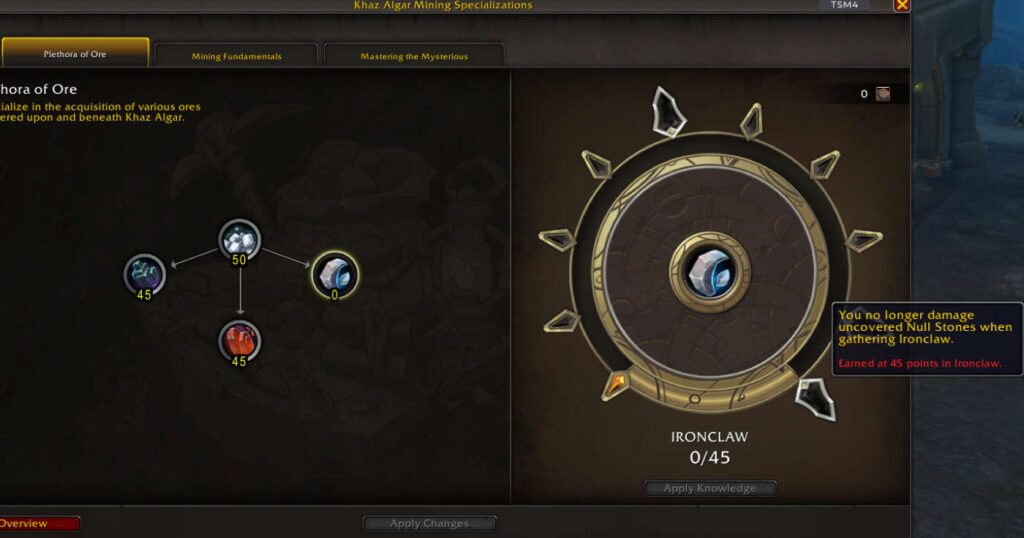
Task: Select the root ore node with 50 points
Action: pyautogui.click(x=239, y=238)
